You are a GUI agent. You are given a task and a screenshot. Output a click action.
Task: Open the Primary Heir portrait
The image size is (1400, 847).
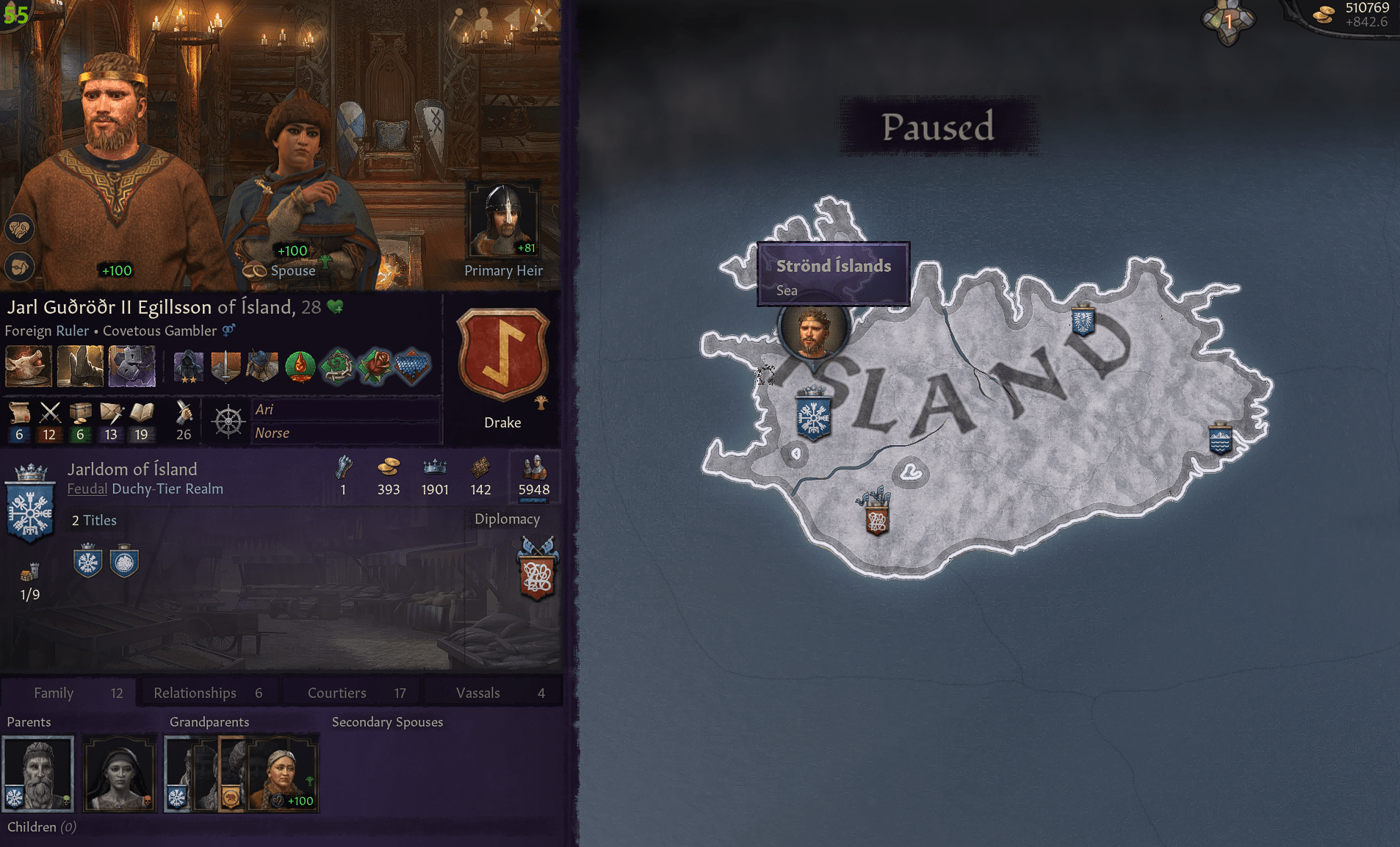pyautogui.click(x=503, y=221)
